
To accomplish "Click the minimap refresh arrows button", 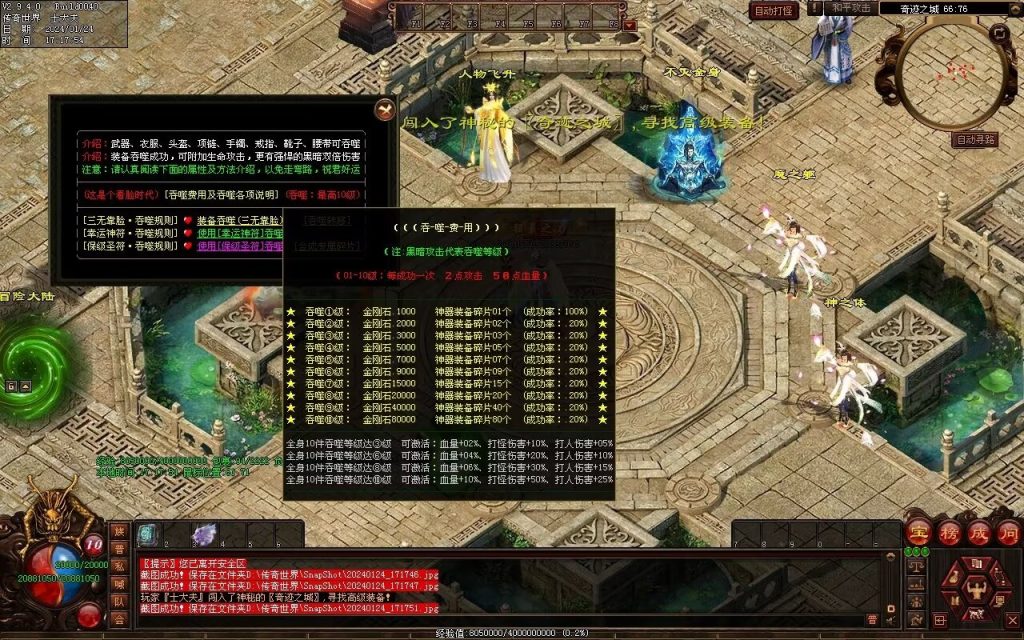I will click(x=998, y=33).
